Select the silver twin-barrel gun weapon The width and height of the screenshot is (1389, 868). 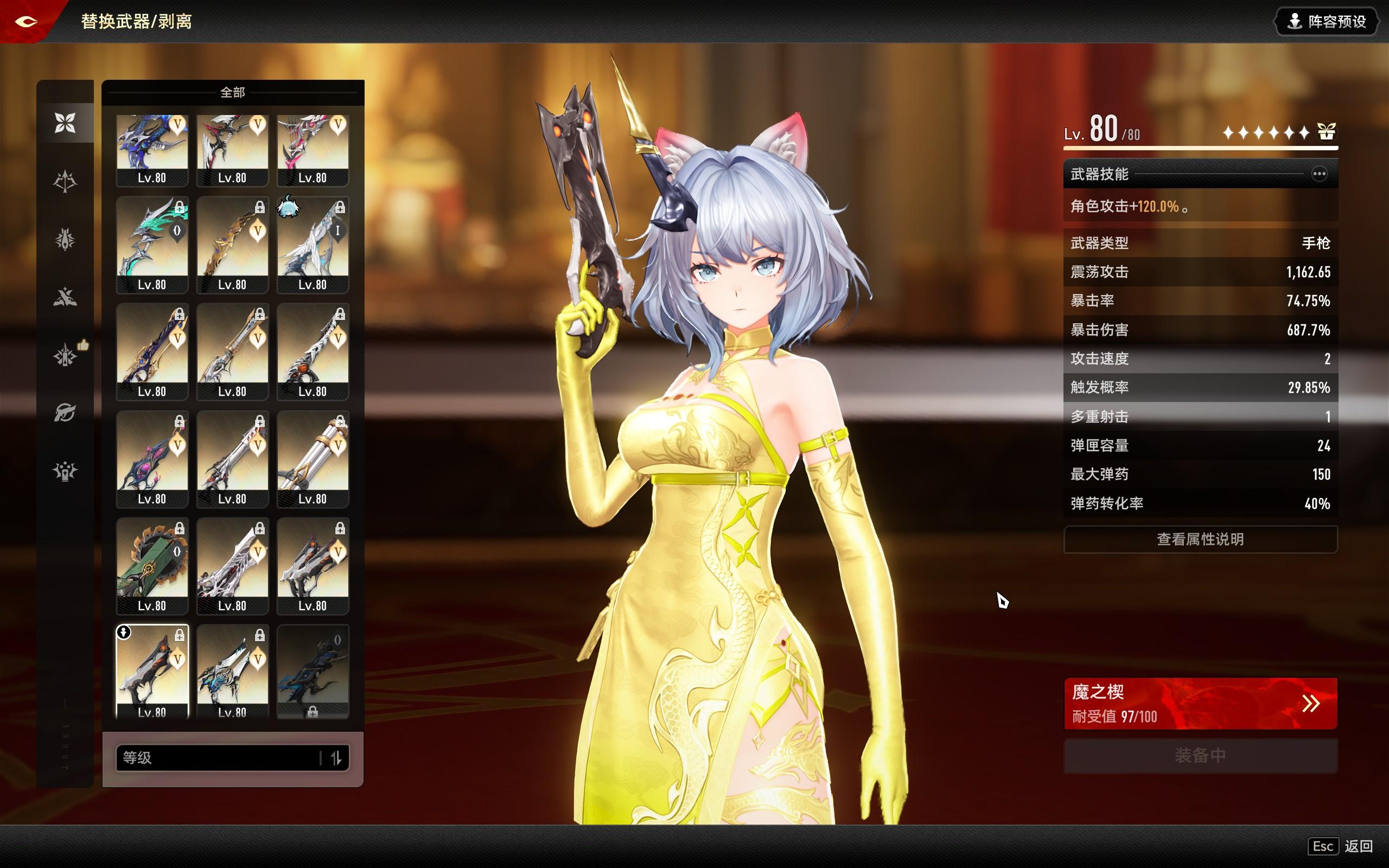pos(313,458)
